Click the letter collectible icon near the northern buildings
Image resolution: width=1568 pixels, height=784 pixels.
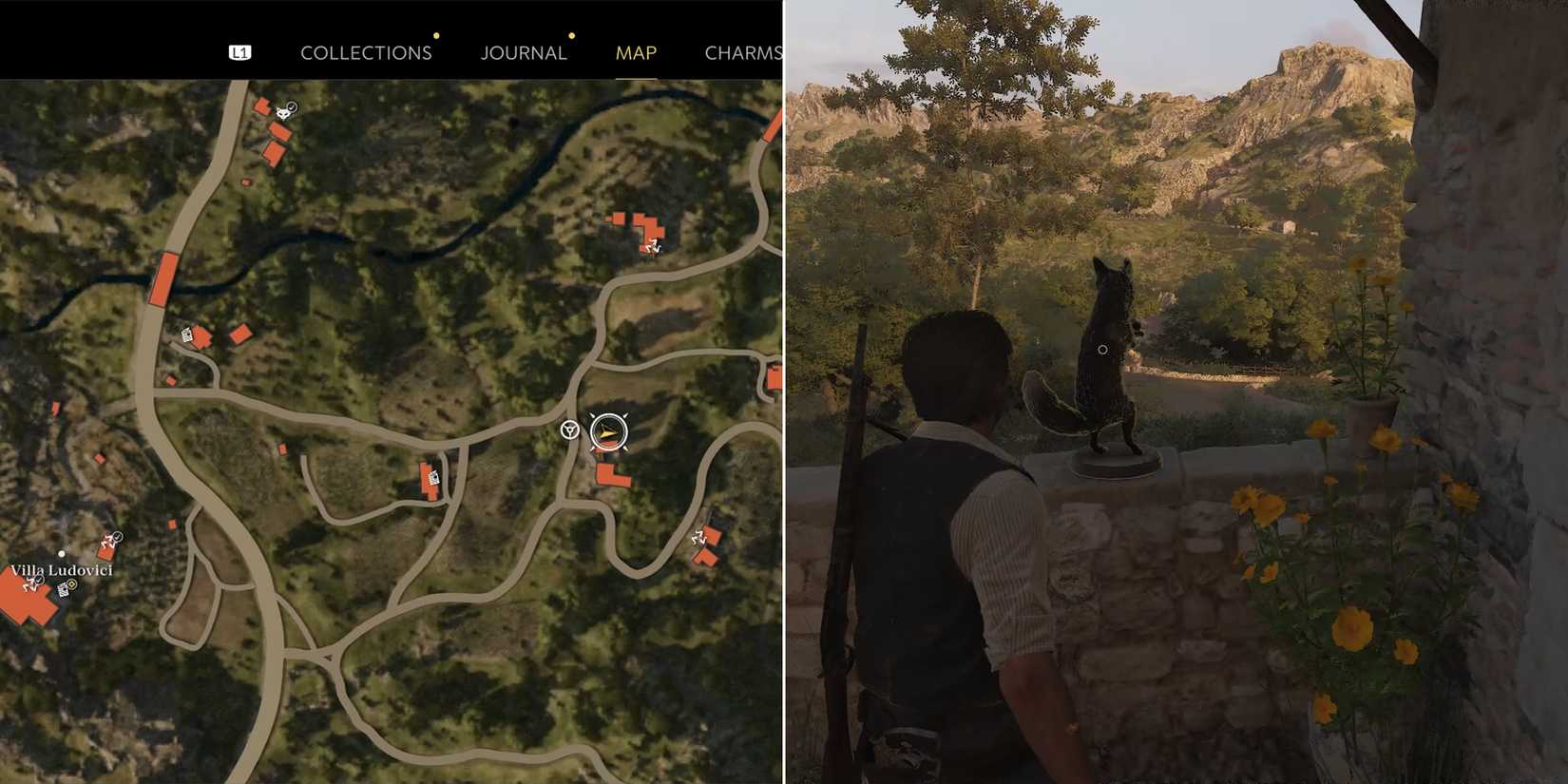[x=187, y=335]
